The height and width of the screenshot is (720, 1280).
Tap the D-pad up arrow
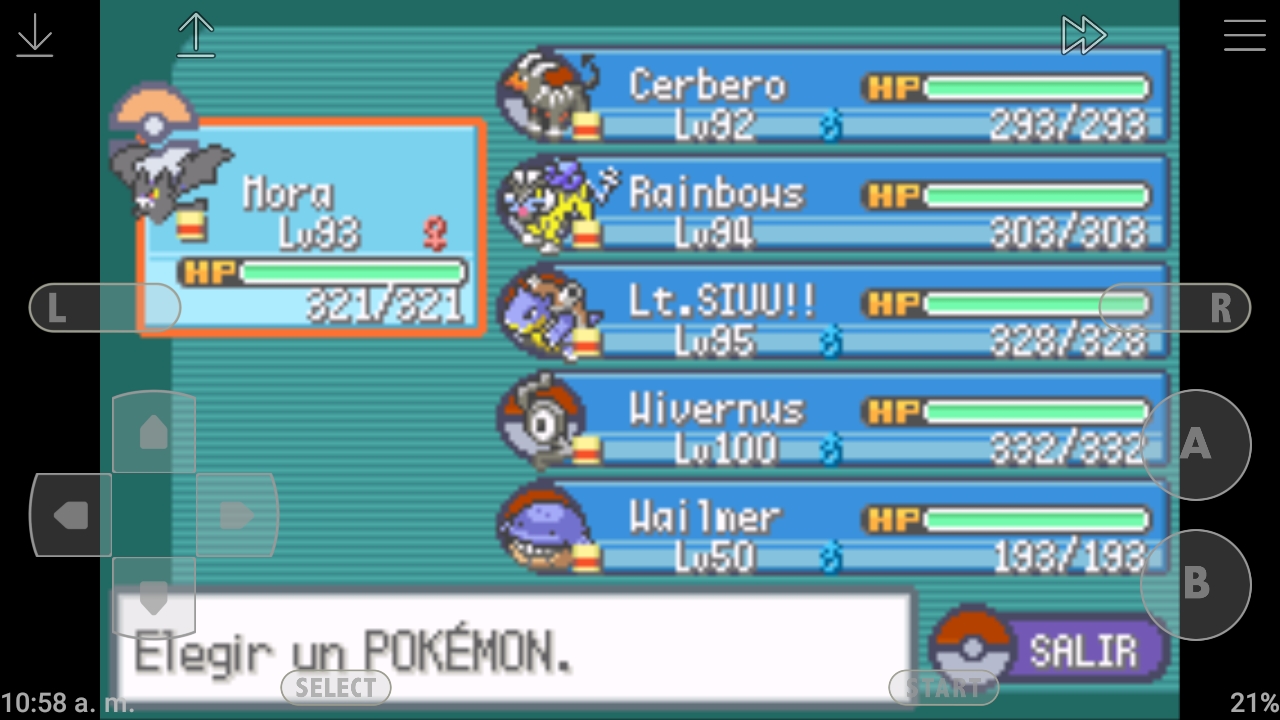153,432
